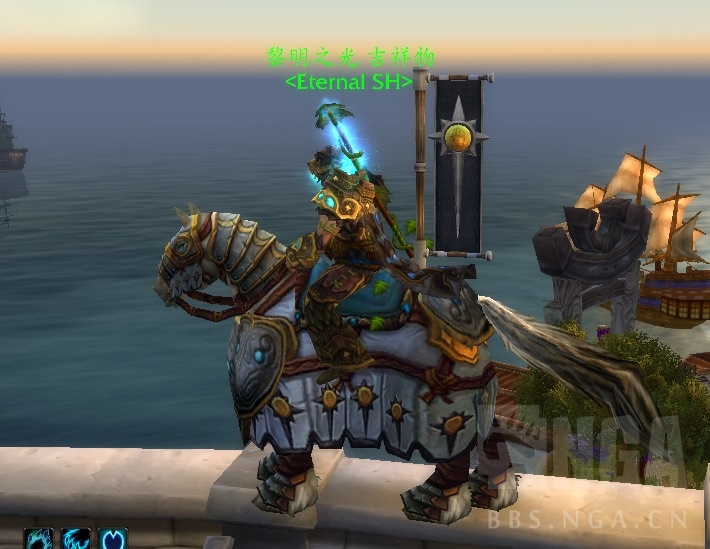Select the blue shield-shaped ability icon

112,540
